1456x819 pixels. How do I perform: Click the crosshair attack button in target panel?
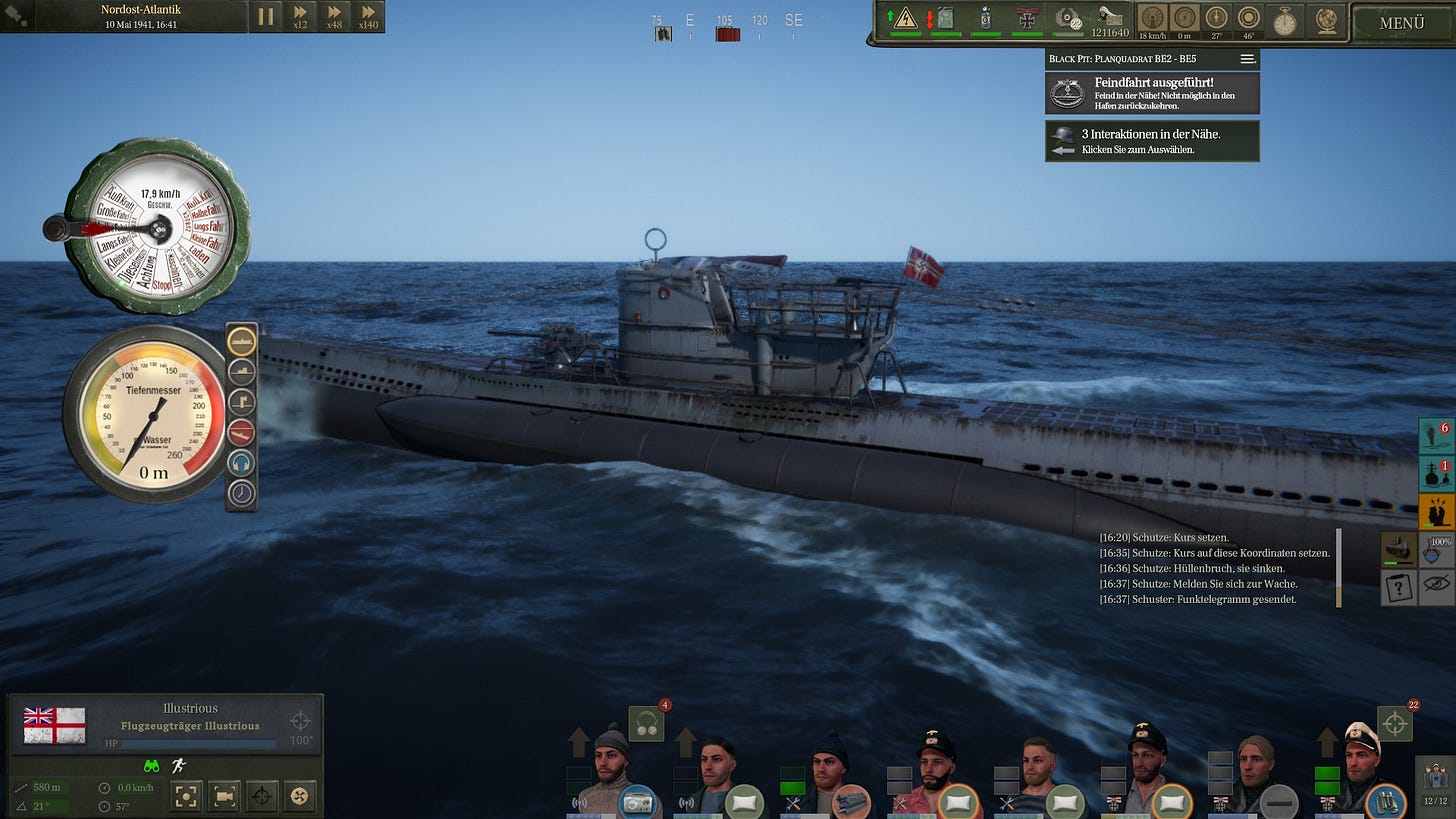click(262, 796)
